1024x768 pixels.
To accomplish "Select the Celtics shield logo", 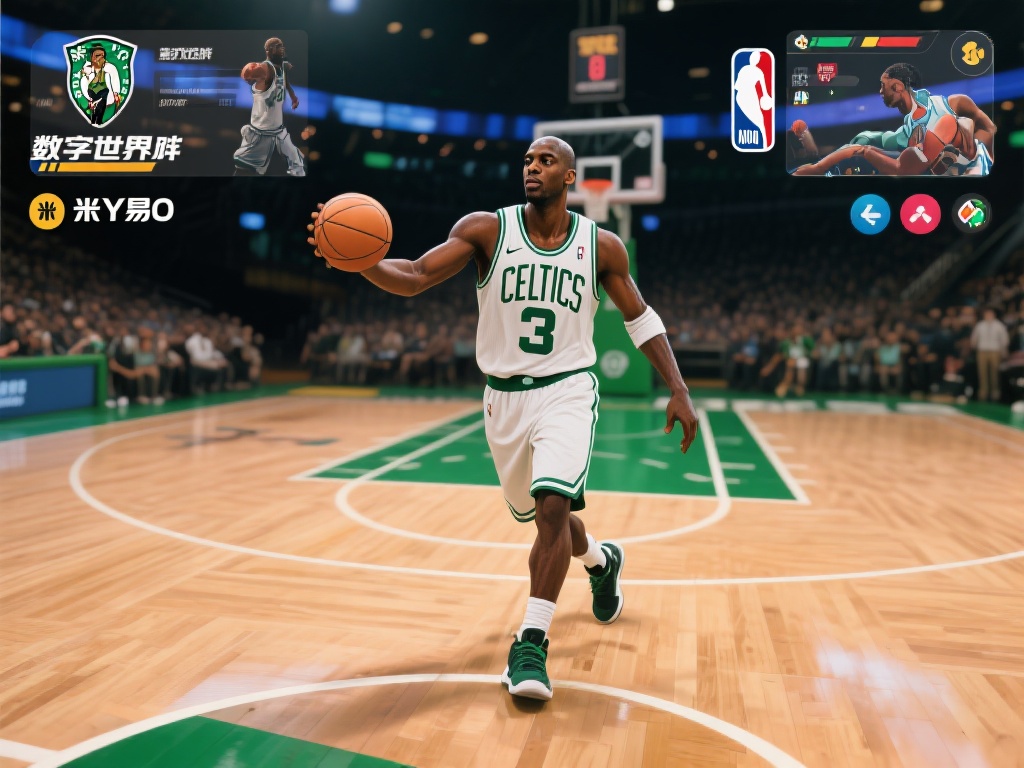I will [x=100, y=80].
